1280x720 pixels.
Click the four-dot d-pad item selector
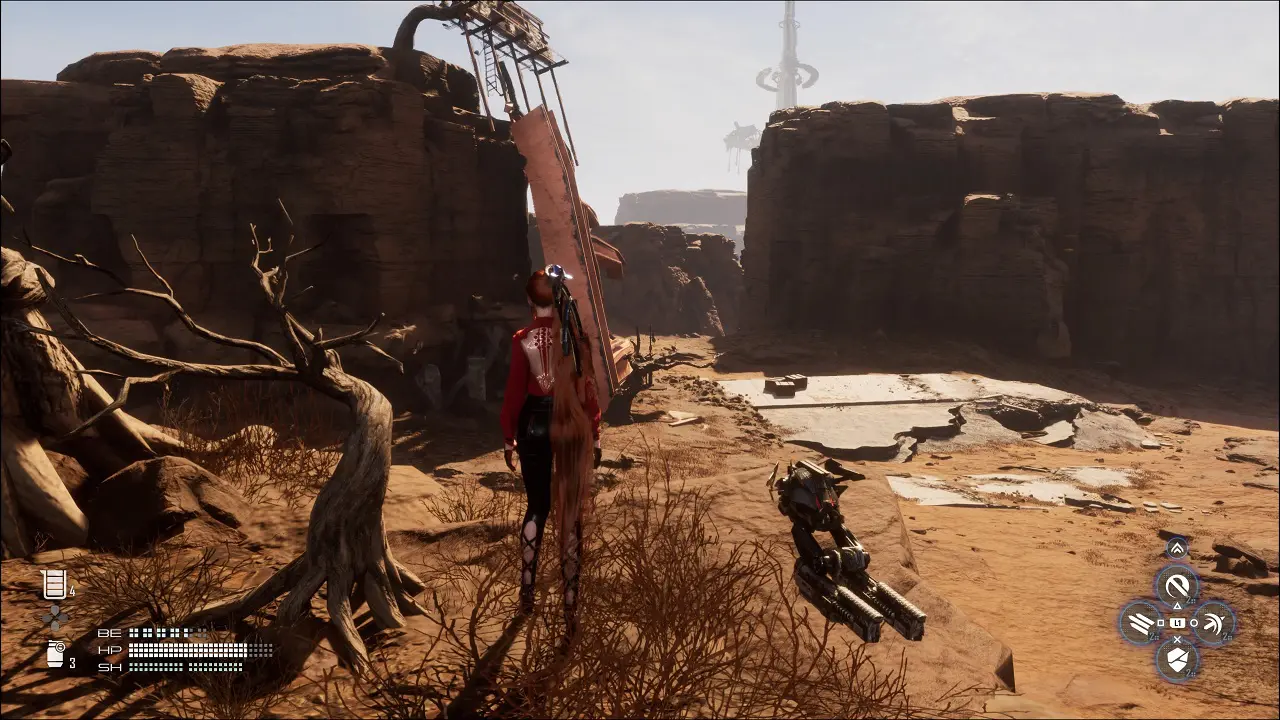point(55,618)
